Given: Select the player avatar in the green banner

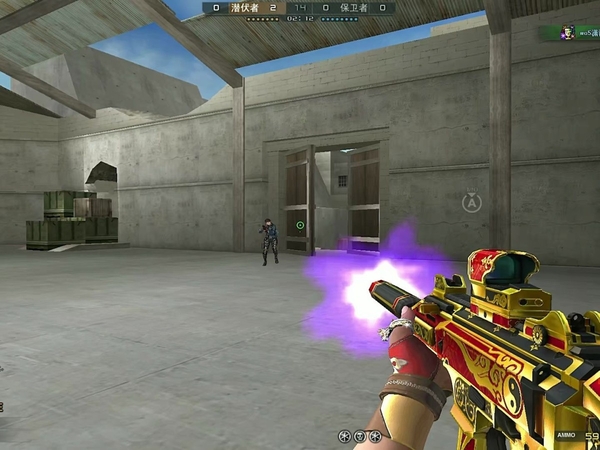Looking at the screenshot, I should click(566, 32).
